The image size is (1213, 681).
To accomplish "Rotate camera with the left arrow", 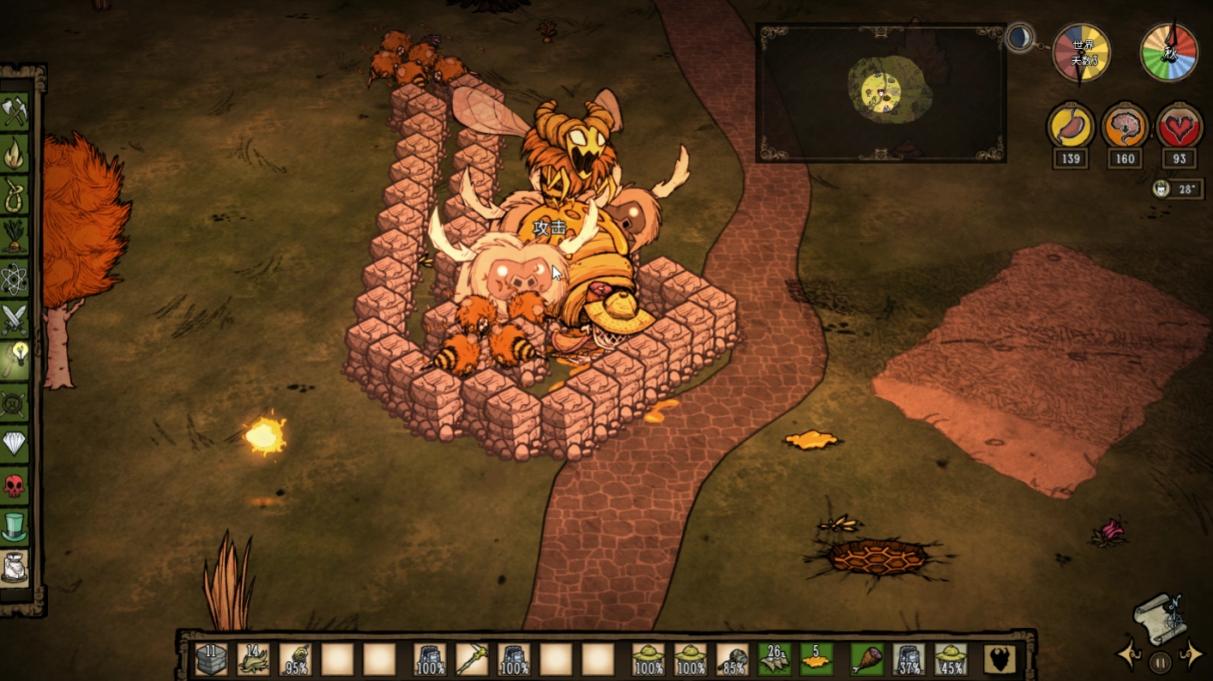I will coord(1129,655).
